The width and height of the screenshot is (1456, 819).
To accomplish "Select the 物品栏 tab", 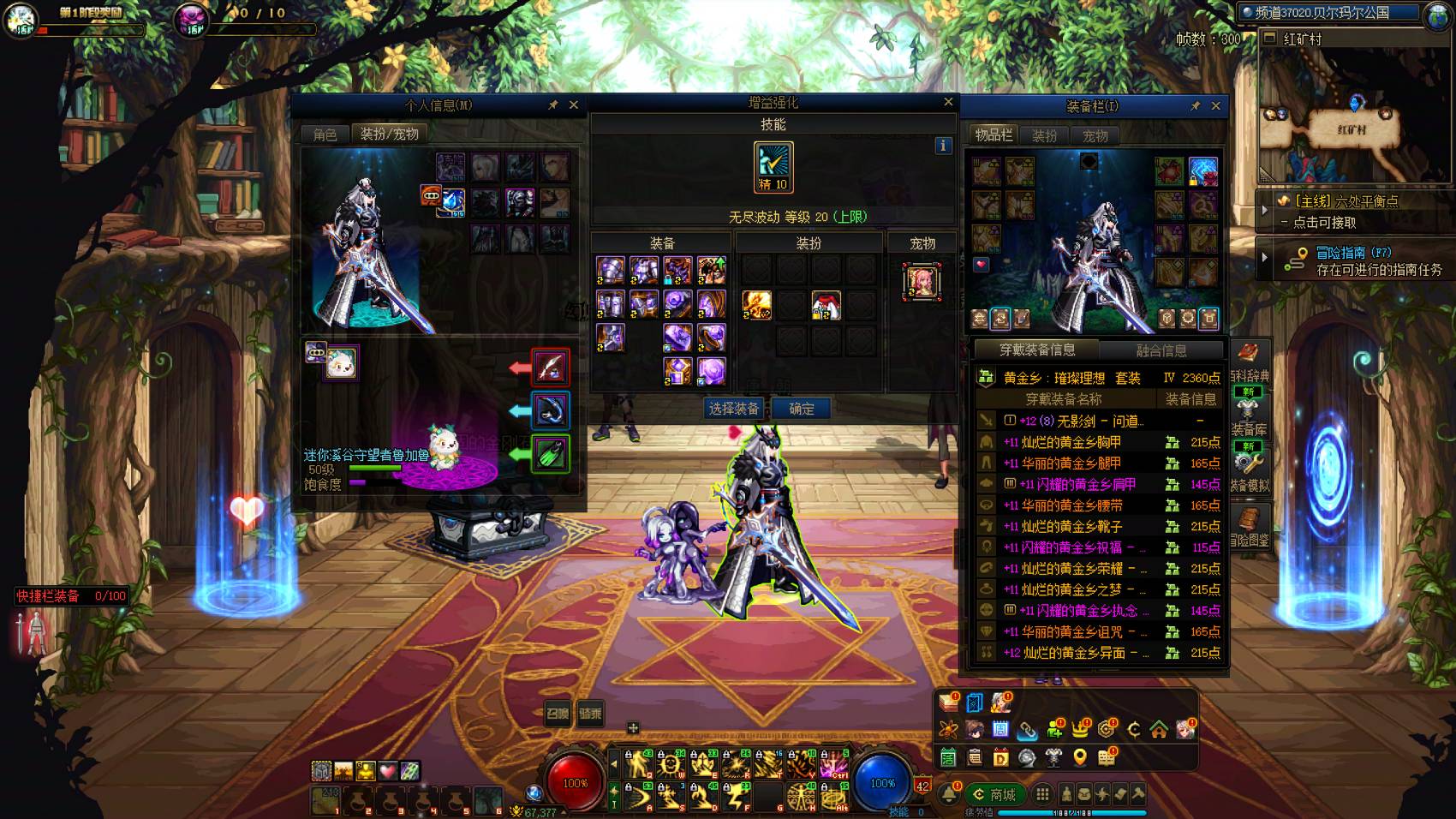I will [994, 135].
